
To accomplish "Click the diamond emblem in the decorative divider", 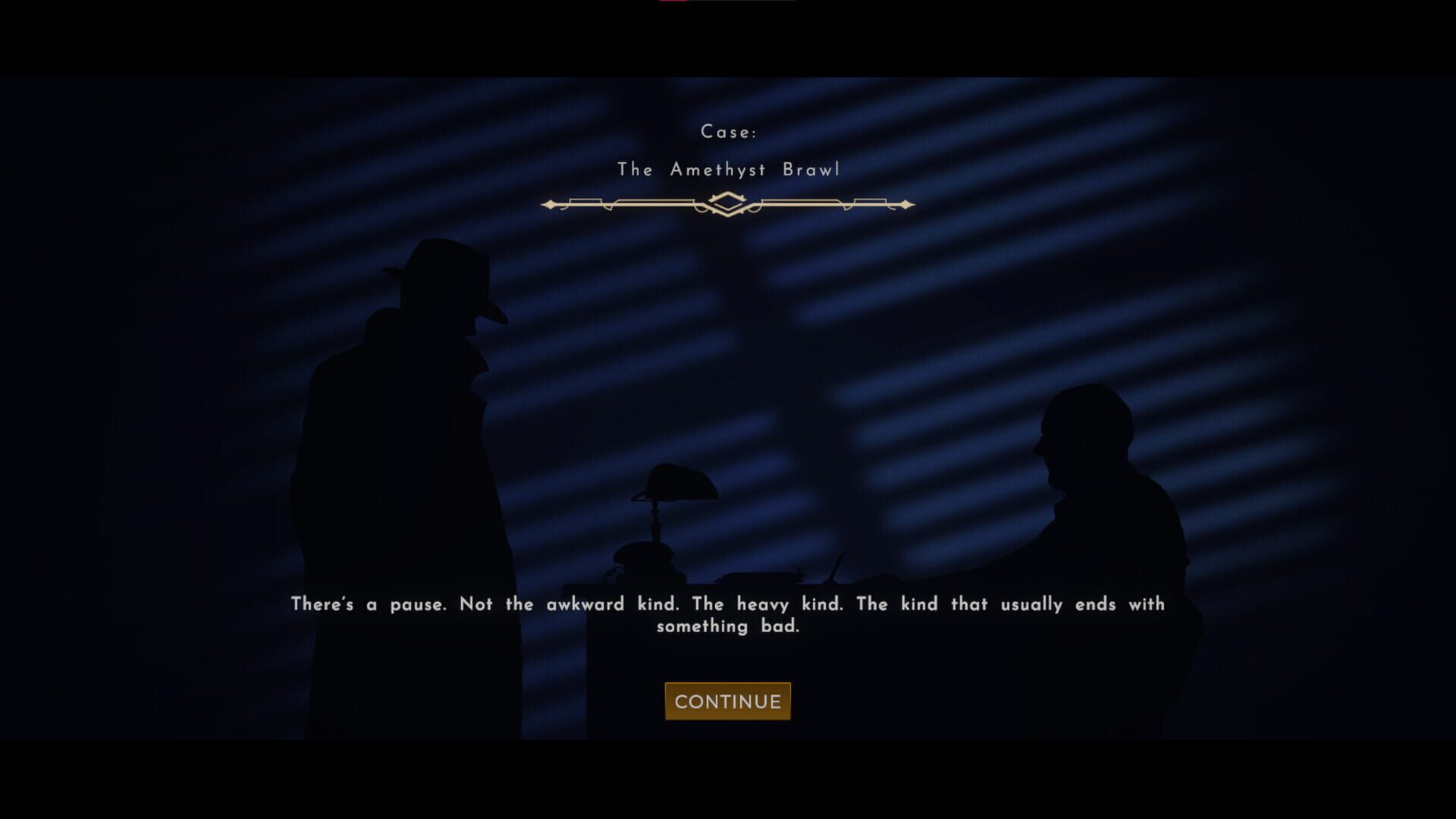I will click(729, 203).
